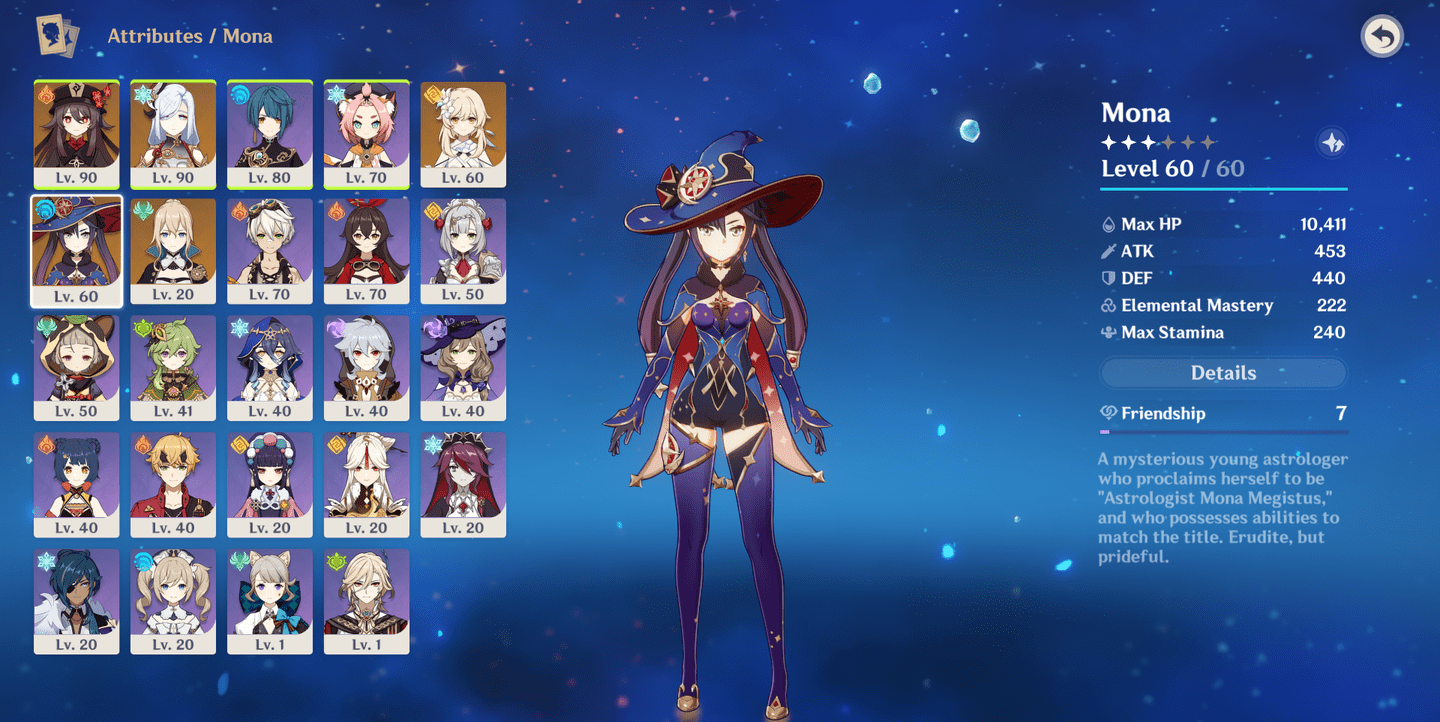The height and width of the screenshot is (722, 1440).
Task: Click the Max HP droplet icon
Action: (x=1110, y=224)
